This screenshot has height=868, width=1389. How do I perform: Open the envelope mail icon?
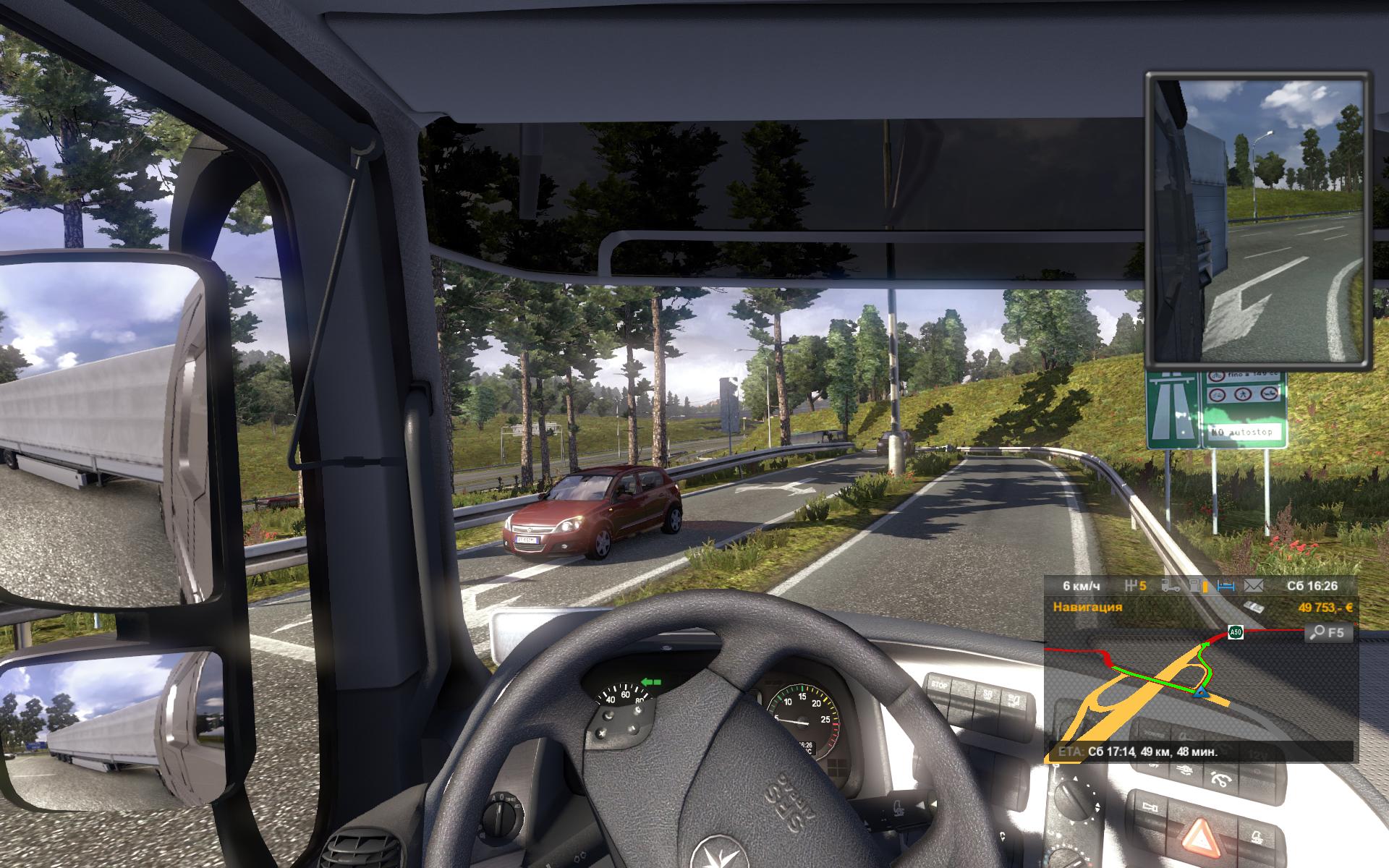[1253, 585]
